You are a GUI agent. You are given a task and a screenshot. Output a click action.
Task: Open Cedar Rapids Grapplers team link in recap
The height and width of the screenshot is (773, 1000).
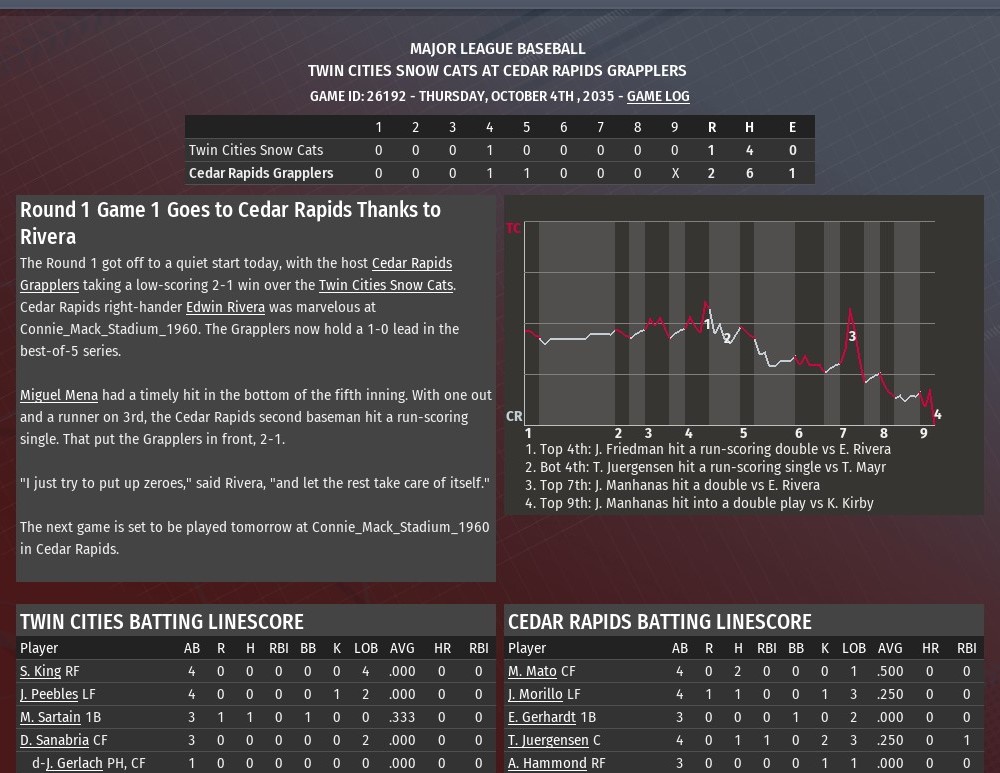(x=411, y=264)
